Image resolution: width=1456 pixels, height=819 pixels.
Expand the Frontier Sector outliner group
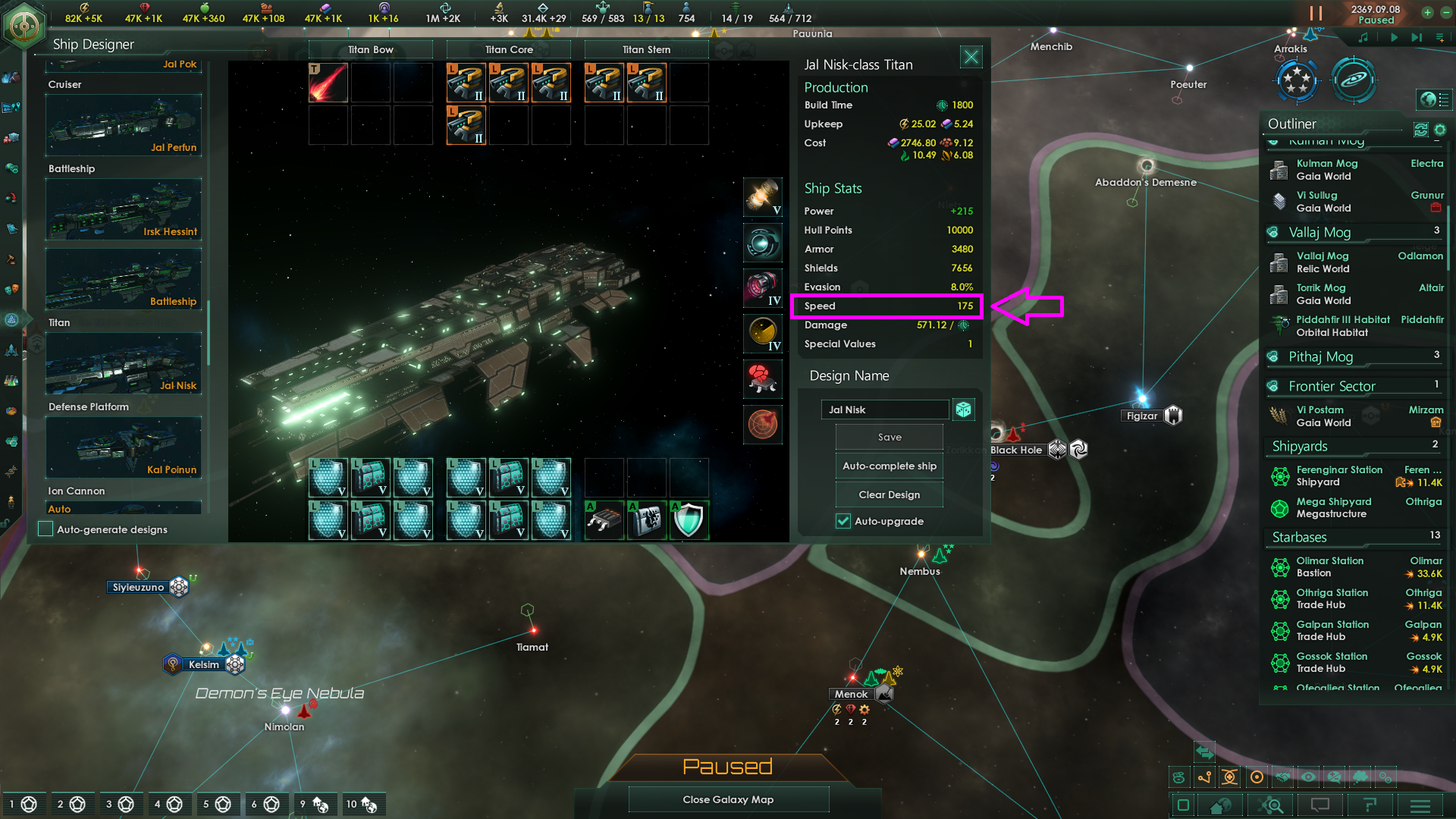(x=1332, y=387)
